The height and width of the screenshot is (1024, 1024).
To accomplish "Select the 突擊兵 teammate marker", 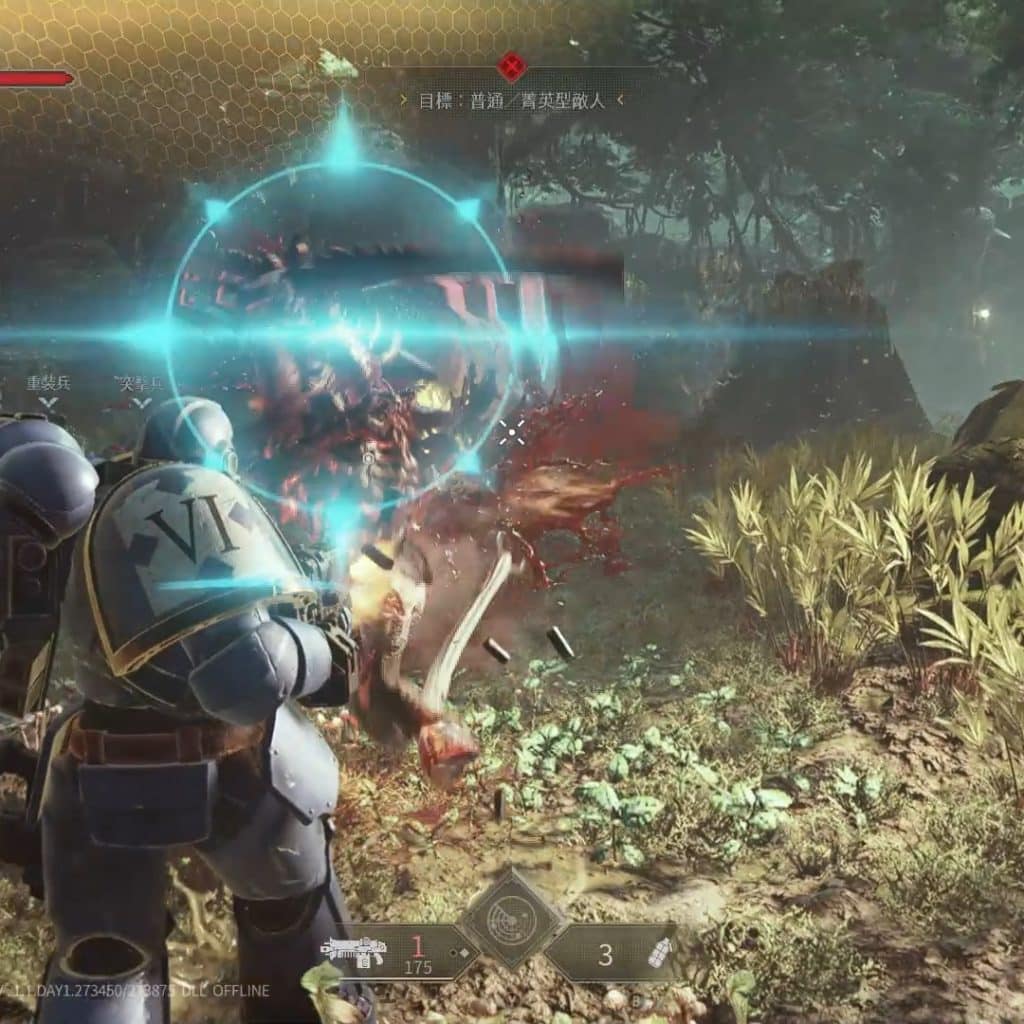I will pos(140,390).
